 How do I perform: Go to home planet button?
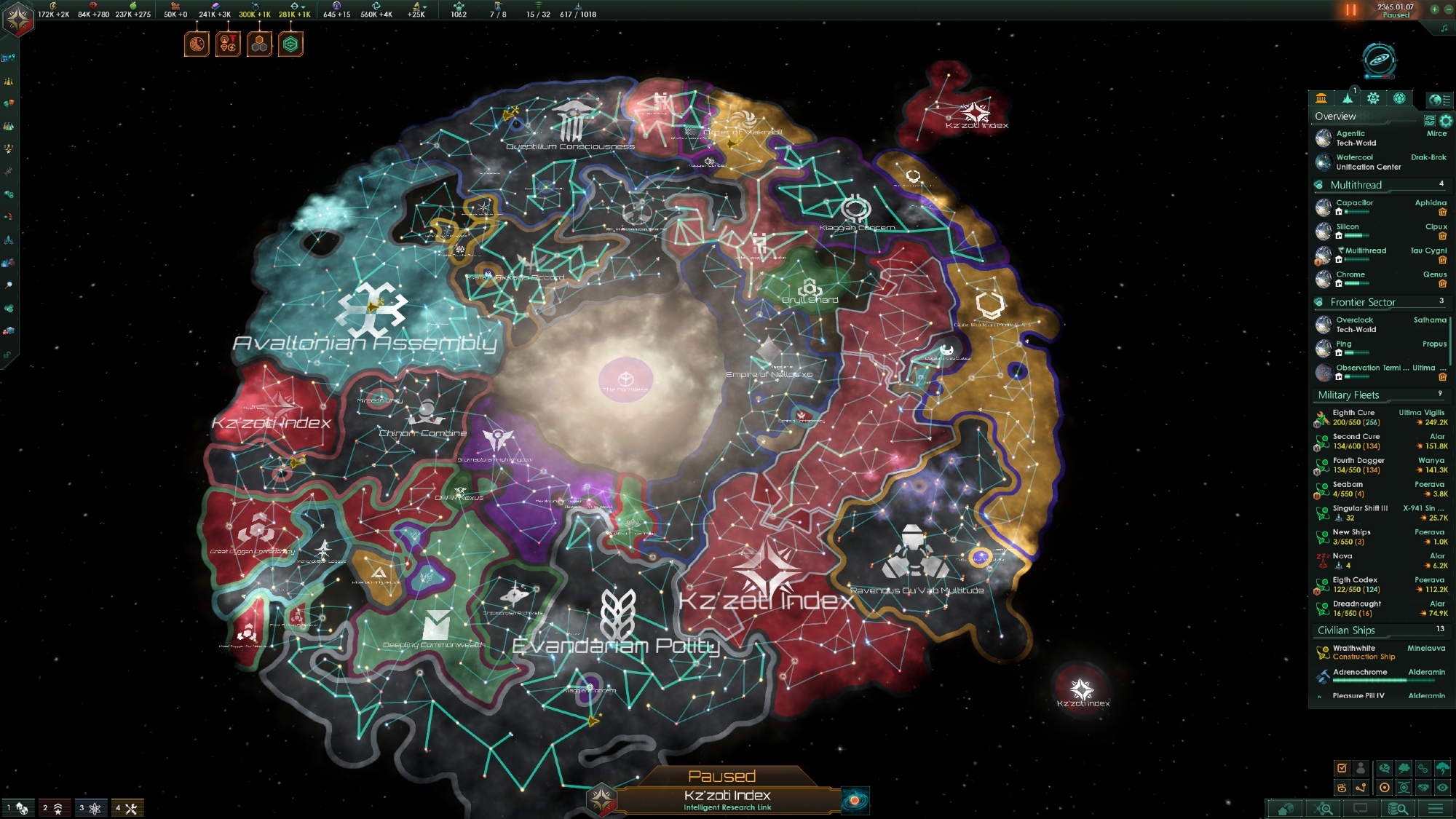1286,809
